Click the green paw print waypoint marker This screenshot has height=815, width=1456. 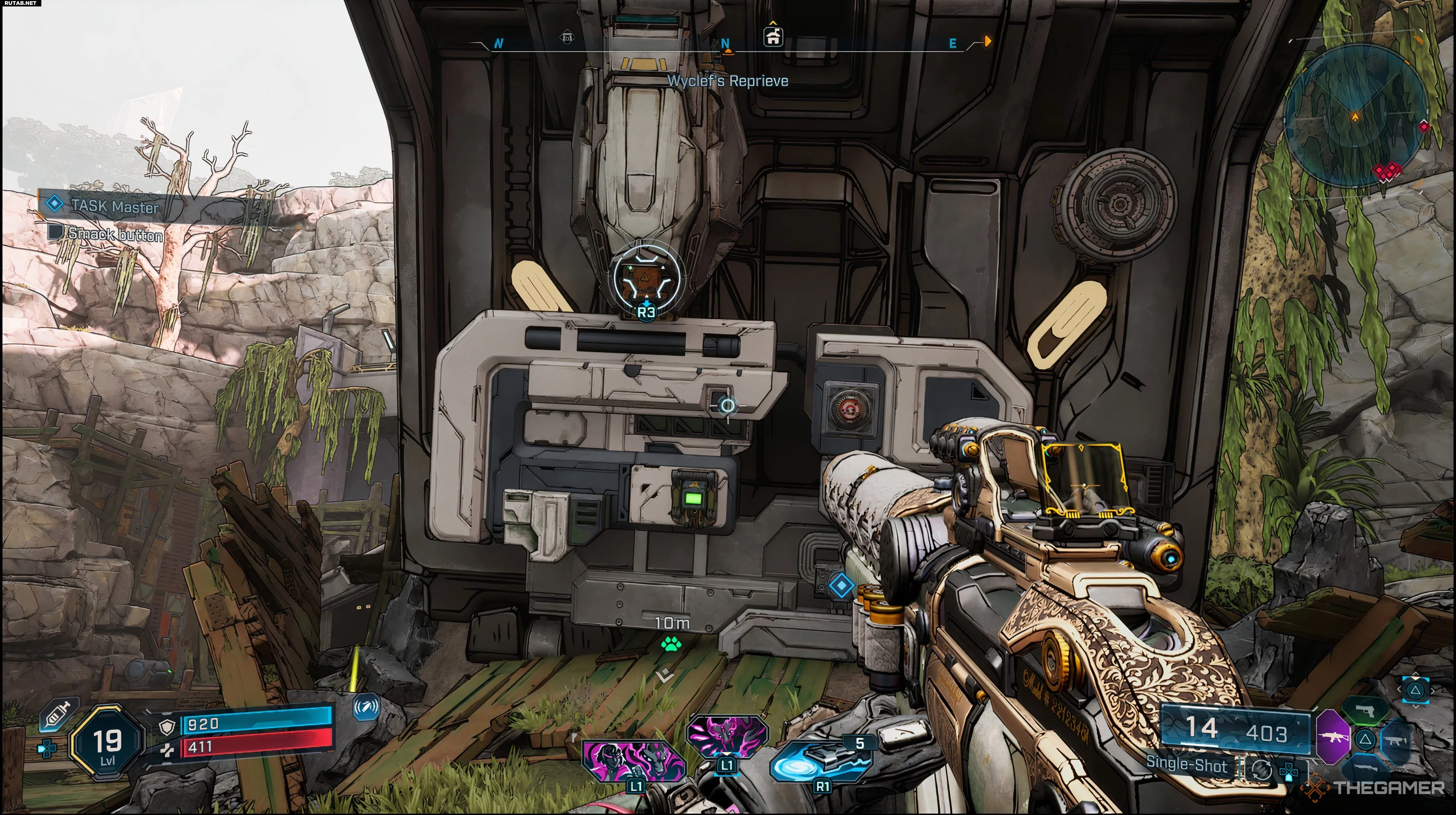pos(671,643)
